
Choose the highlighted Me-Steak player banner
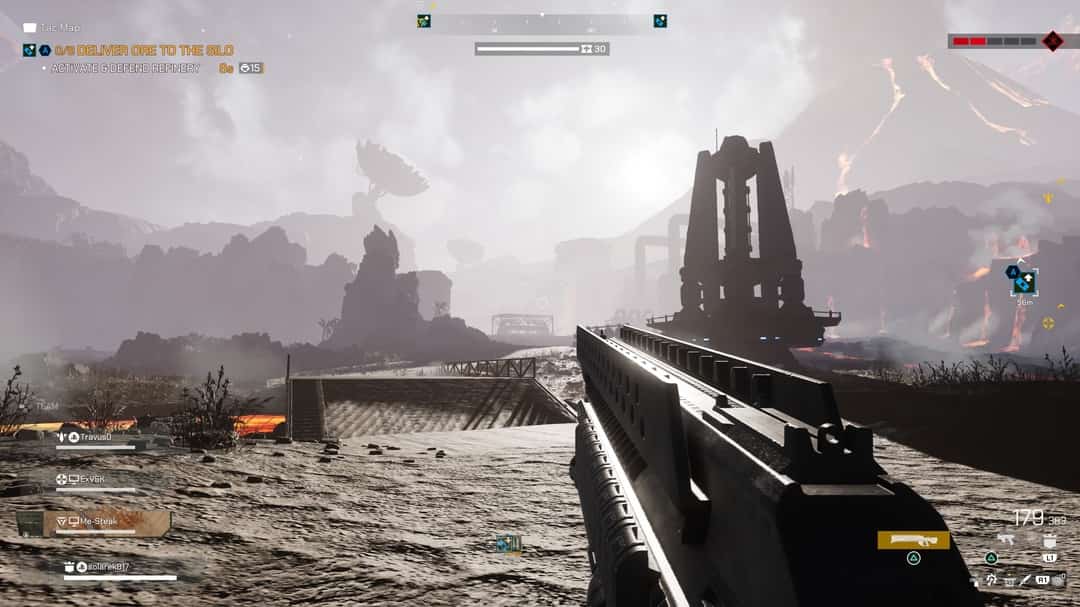click(95, 522)
